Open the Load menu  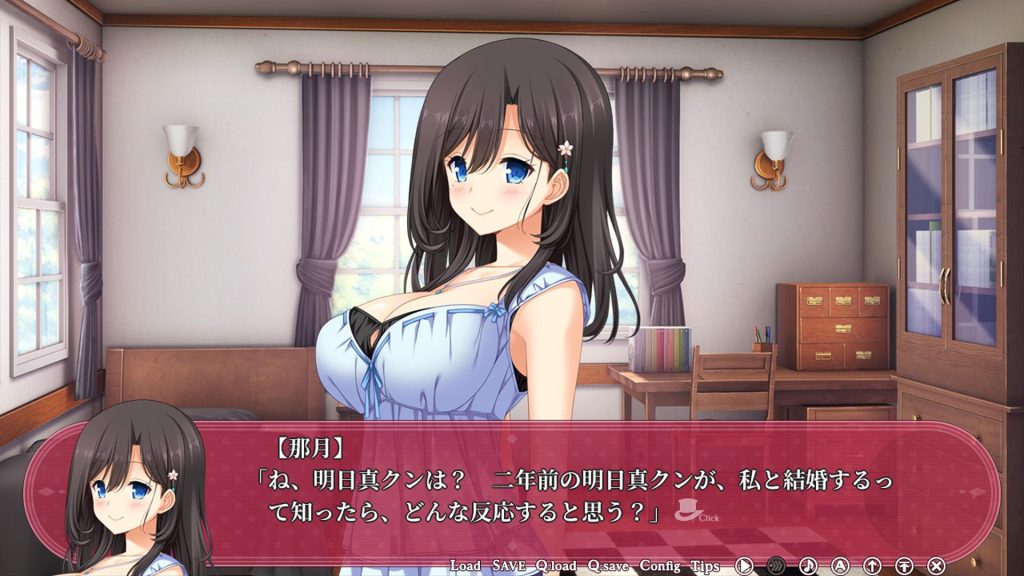click(465, 566)
